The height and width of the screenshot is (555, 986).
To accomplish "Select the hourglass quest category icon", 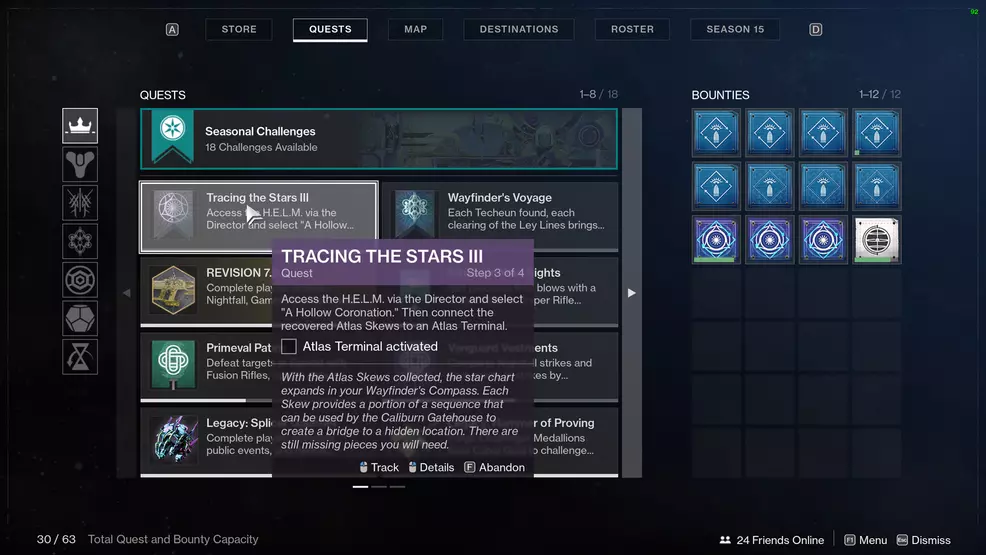I will click(80, 357).
